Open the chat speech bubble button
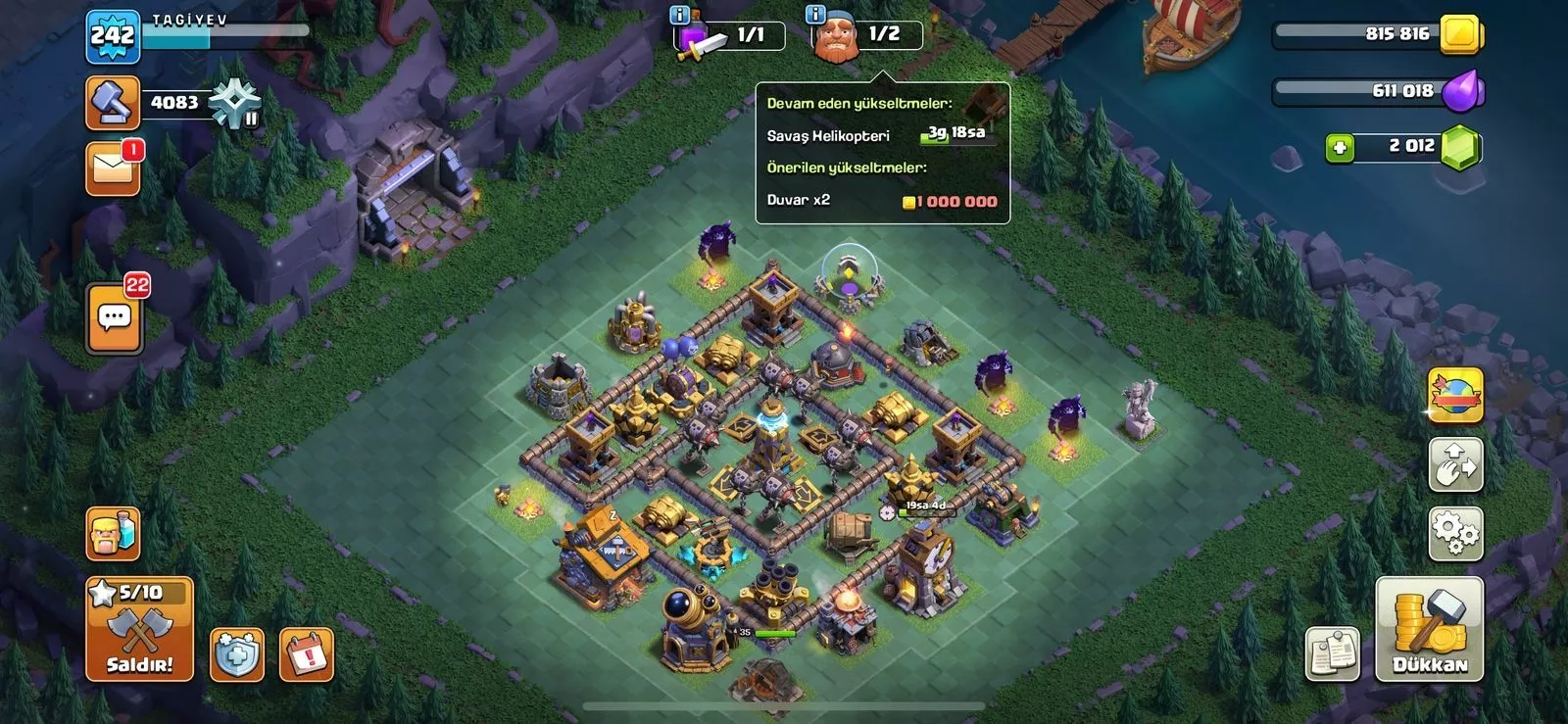The width and height of the screenshot is (1568, 724). click(115, 318)
